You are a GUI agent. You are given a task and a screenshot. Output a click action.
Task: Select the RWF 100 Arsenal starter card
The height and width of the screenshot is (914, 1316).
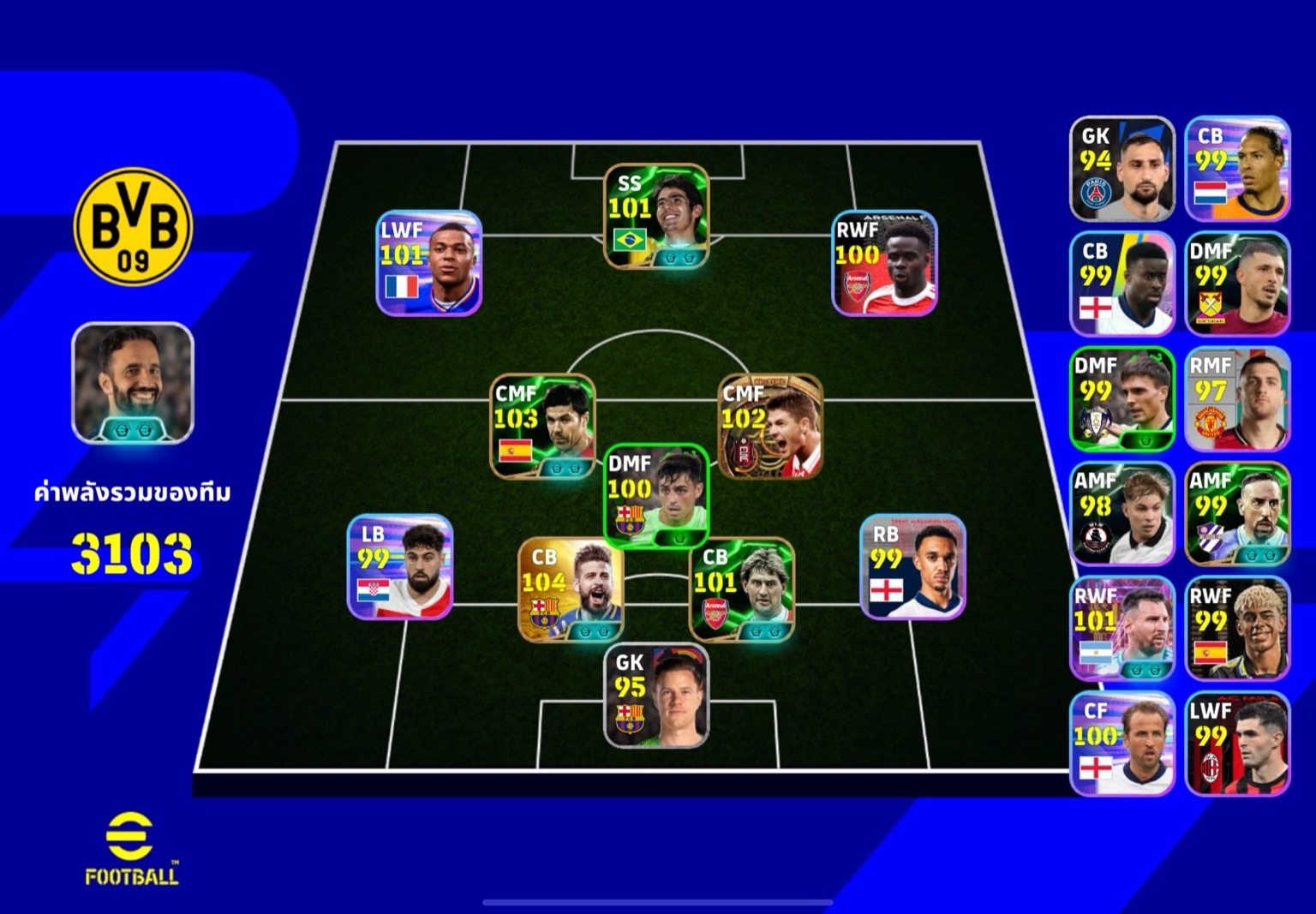click(884, 263)
